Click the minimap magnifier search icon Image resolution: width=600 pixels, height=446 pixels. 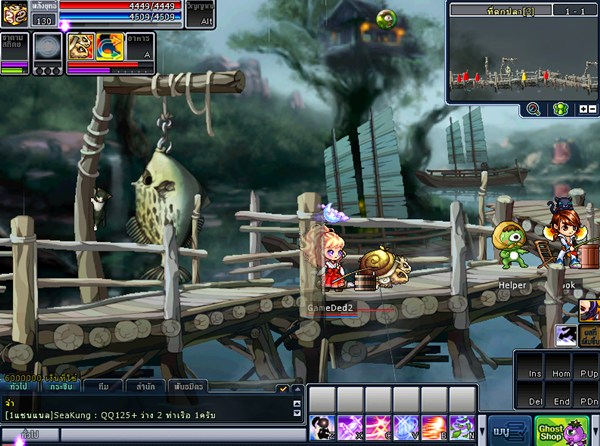pyautogui.click(x=534, y=109)
